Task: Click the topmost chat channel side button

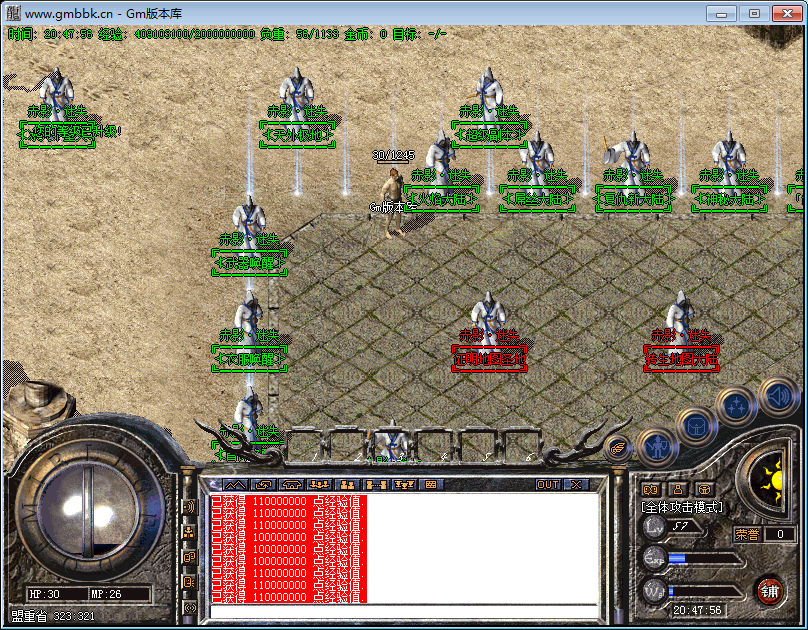Action: 188,507
